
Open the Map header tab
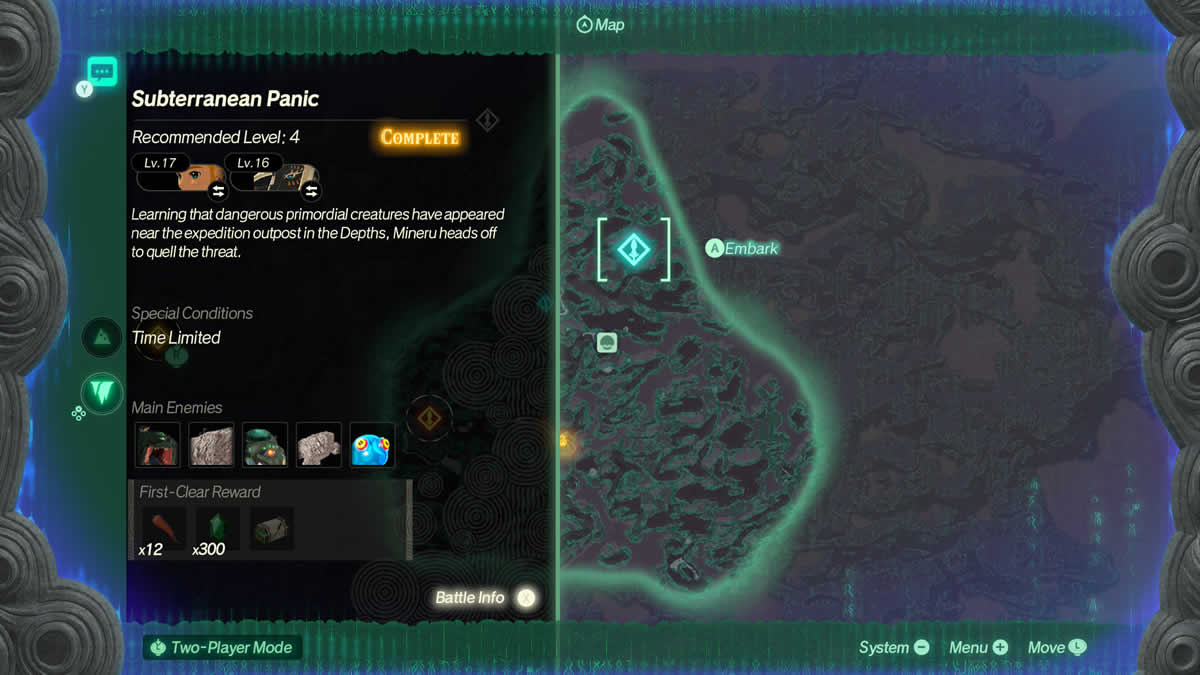click(x=600, y=24)
